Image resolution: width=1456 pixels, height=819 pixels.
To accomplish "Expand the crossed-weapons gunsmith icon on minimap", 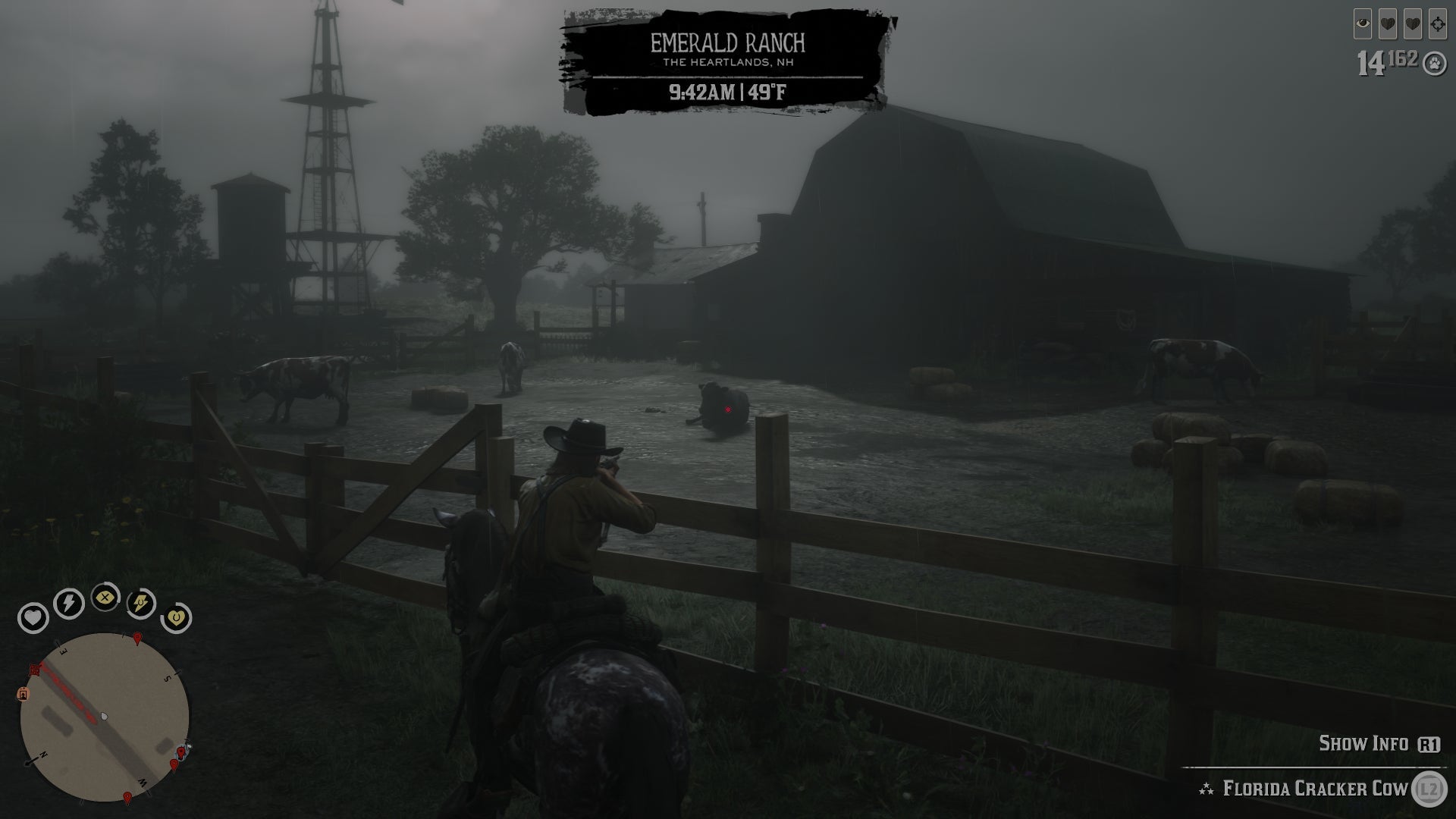I will (x=35, y=669).
